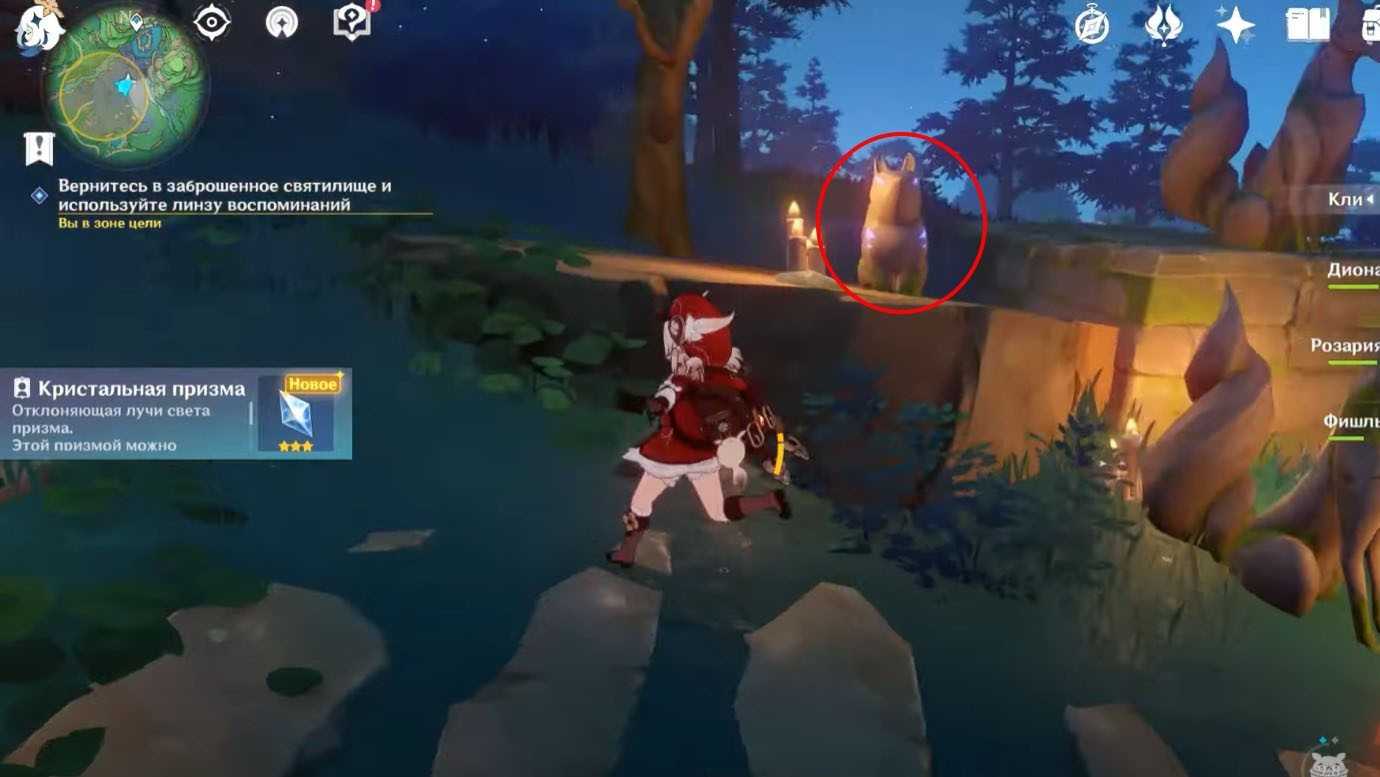Activate the Elemental Sight eye icon

[212, 22]
